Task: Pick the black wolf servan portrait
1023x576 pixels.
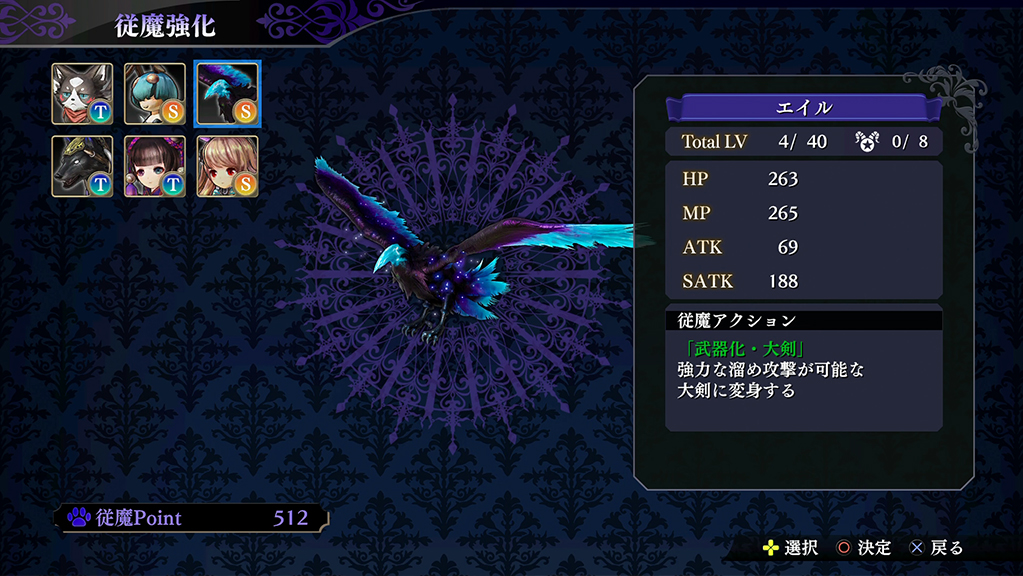Action: pos(83,166)
